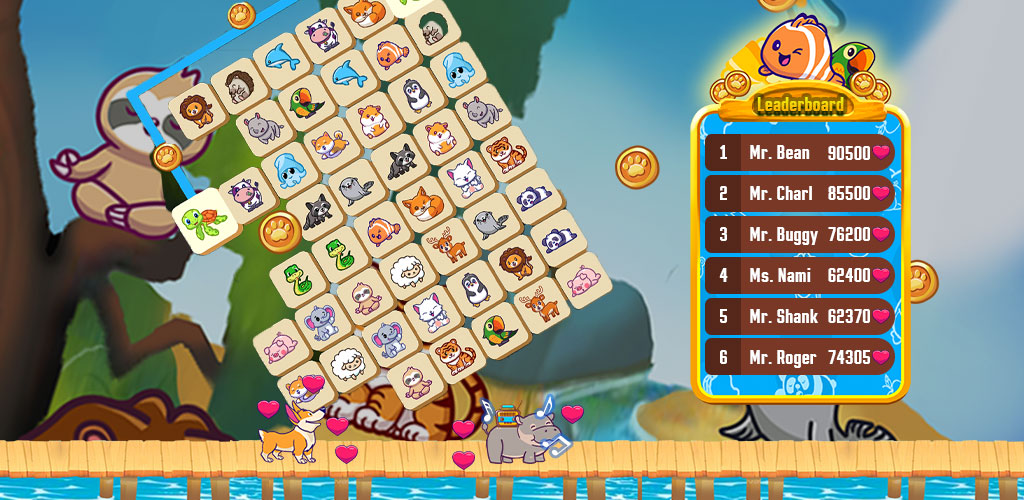View Mr. Shank's leaderboard row

coord(799,316)
